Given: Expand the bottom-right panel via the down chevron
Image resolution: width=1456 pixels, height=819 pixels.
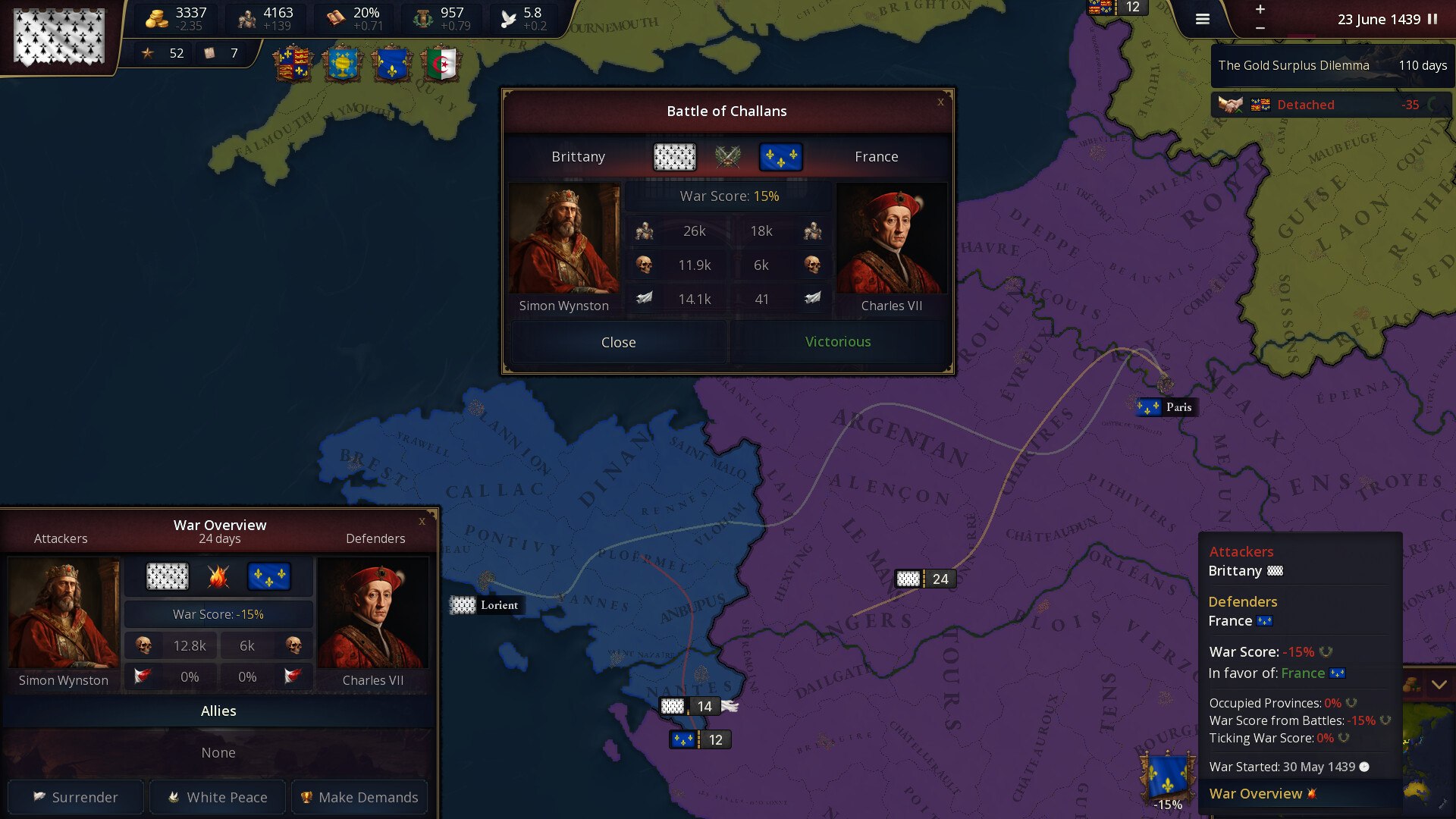Looking at the screenshot, I should 1439,683.
